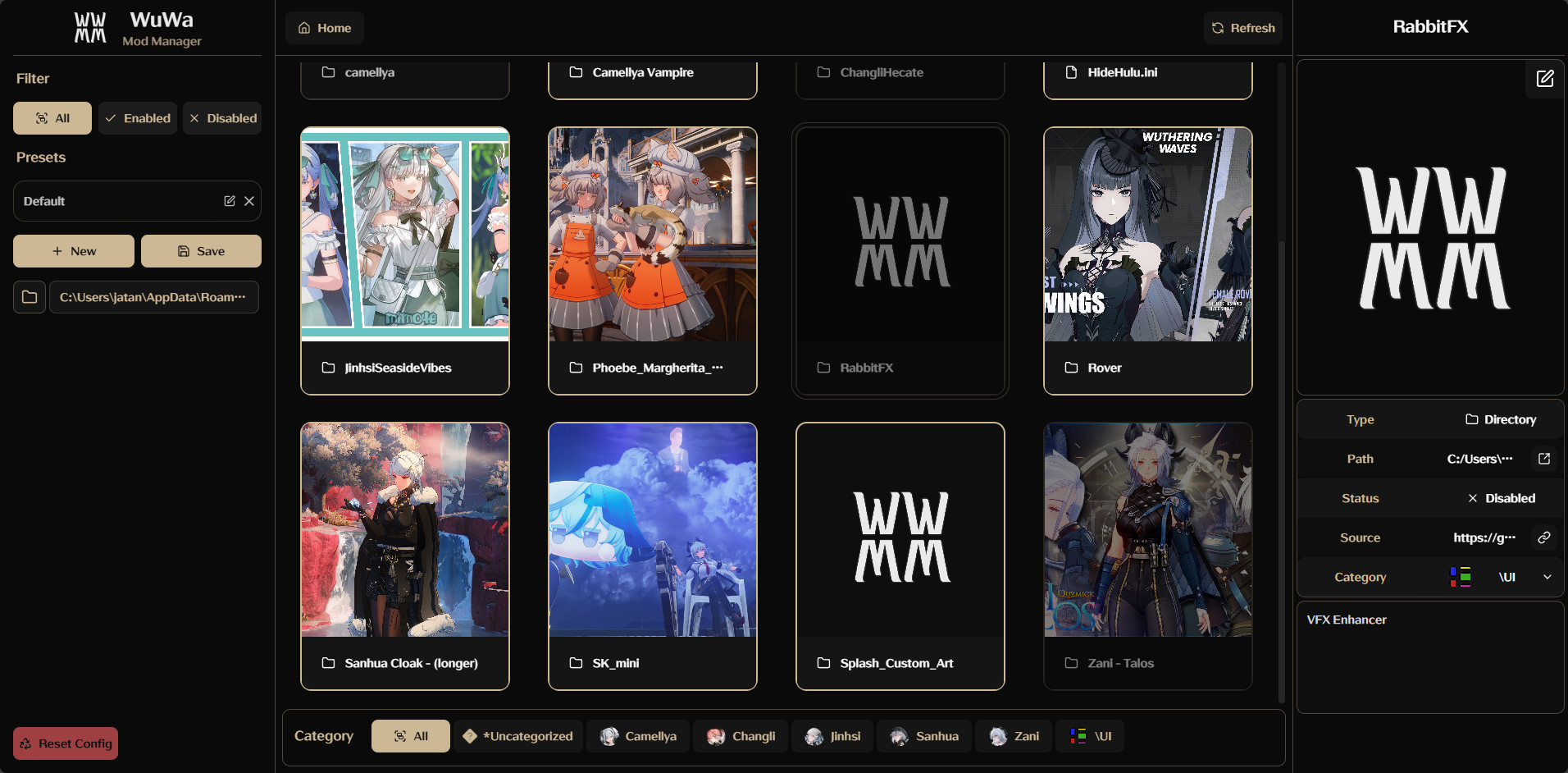
Task: Click the folder icon next to the mods path
Action: click(x=30, y=297)
